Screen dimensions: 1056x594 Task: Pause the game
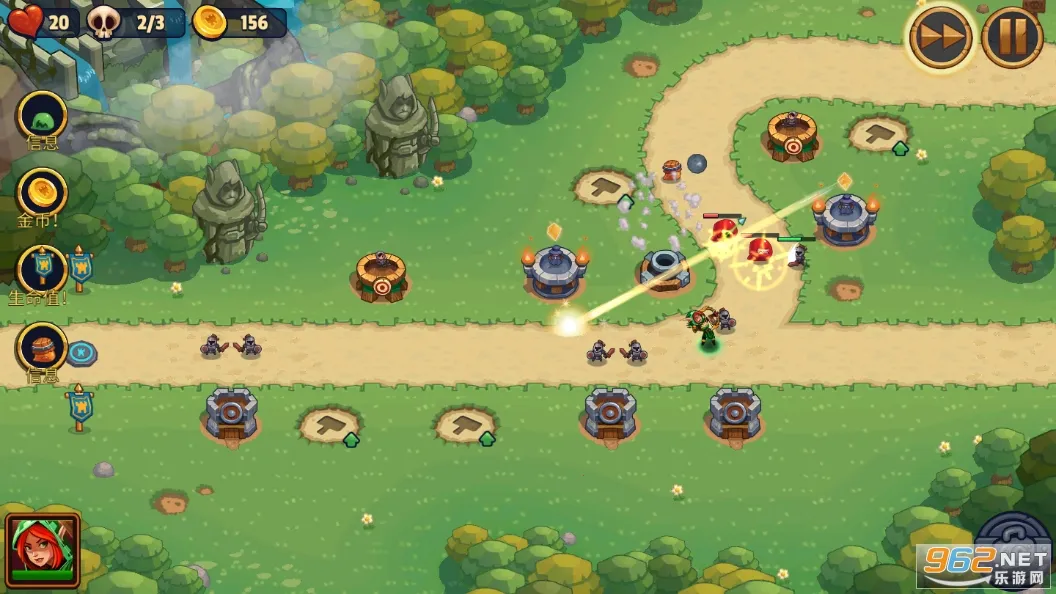1012,38
